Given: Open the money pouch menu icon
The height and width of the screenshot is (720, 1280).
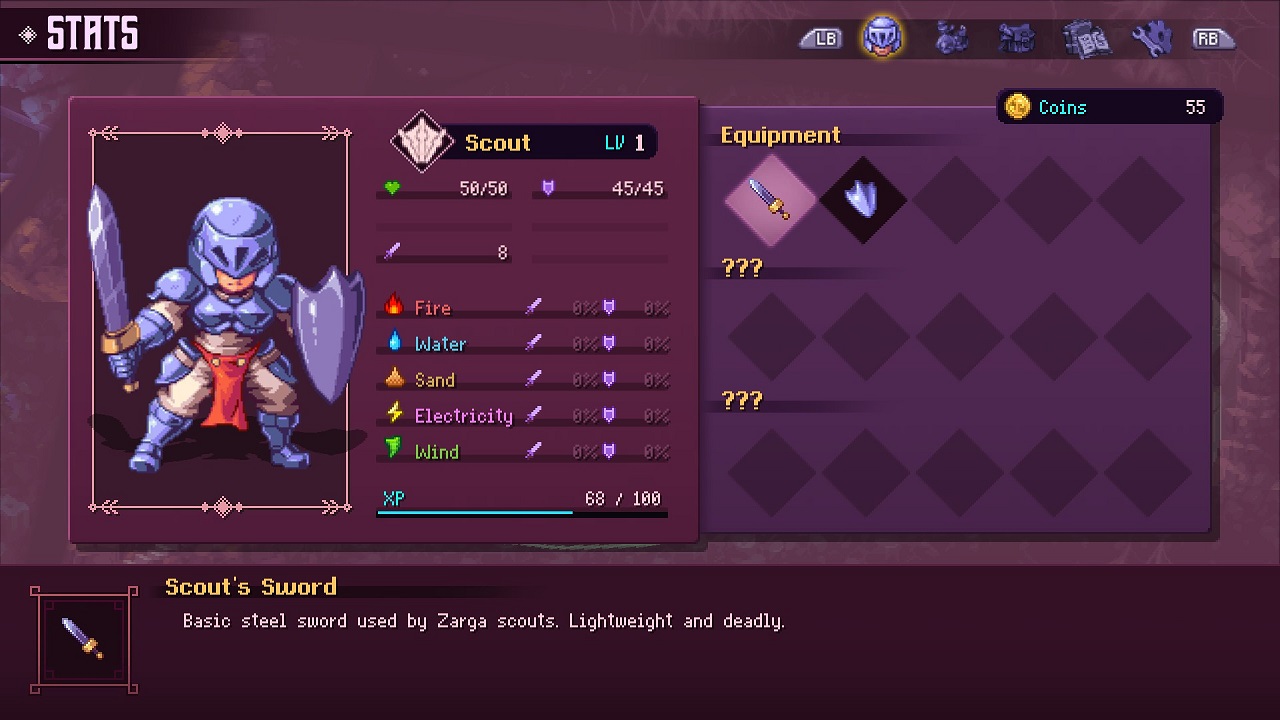Looking at the screenshot, I should click(x=951, y=37).
